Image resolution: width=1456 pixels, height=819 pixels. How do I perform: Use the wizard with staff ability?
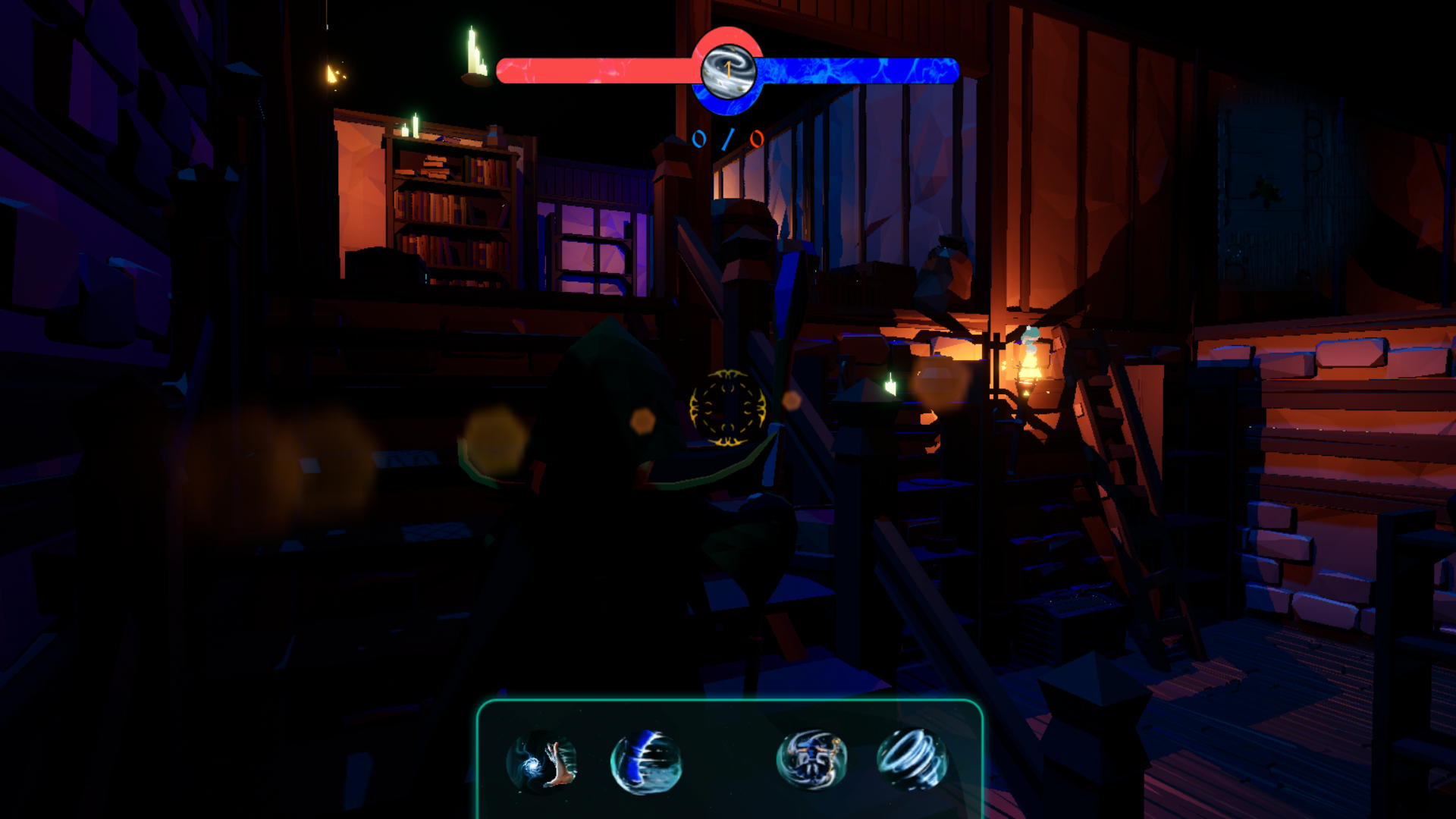pos(811,760)
